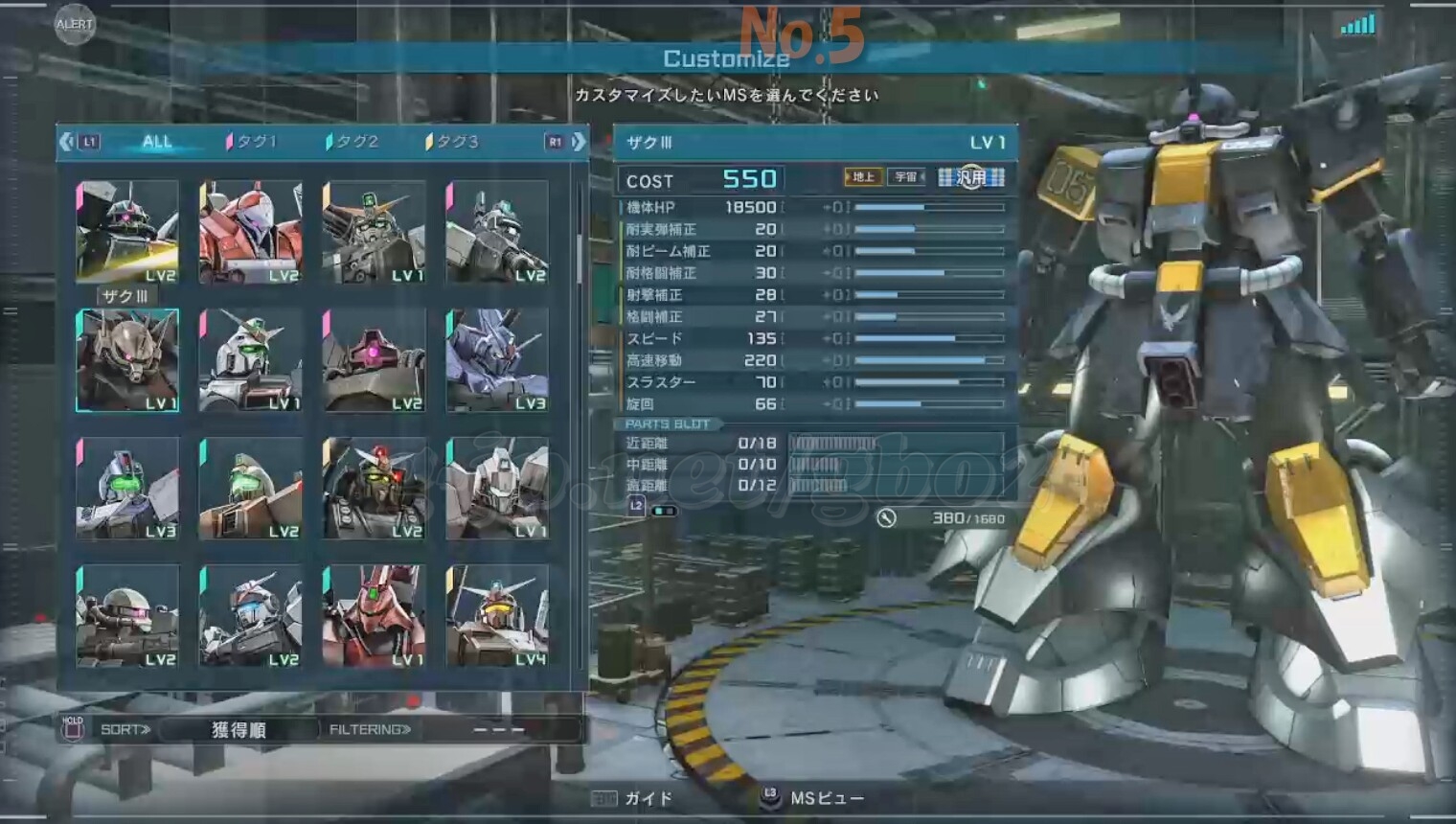
Task: Switch to the ALL tab
Action: (x=157, y=142)
